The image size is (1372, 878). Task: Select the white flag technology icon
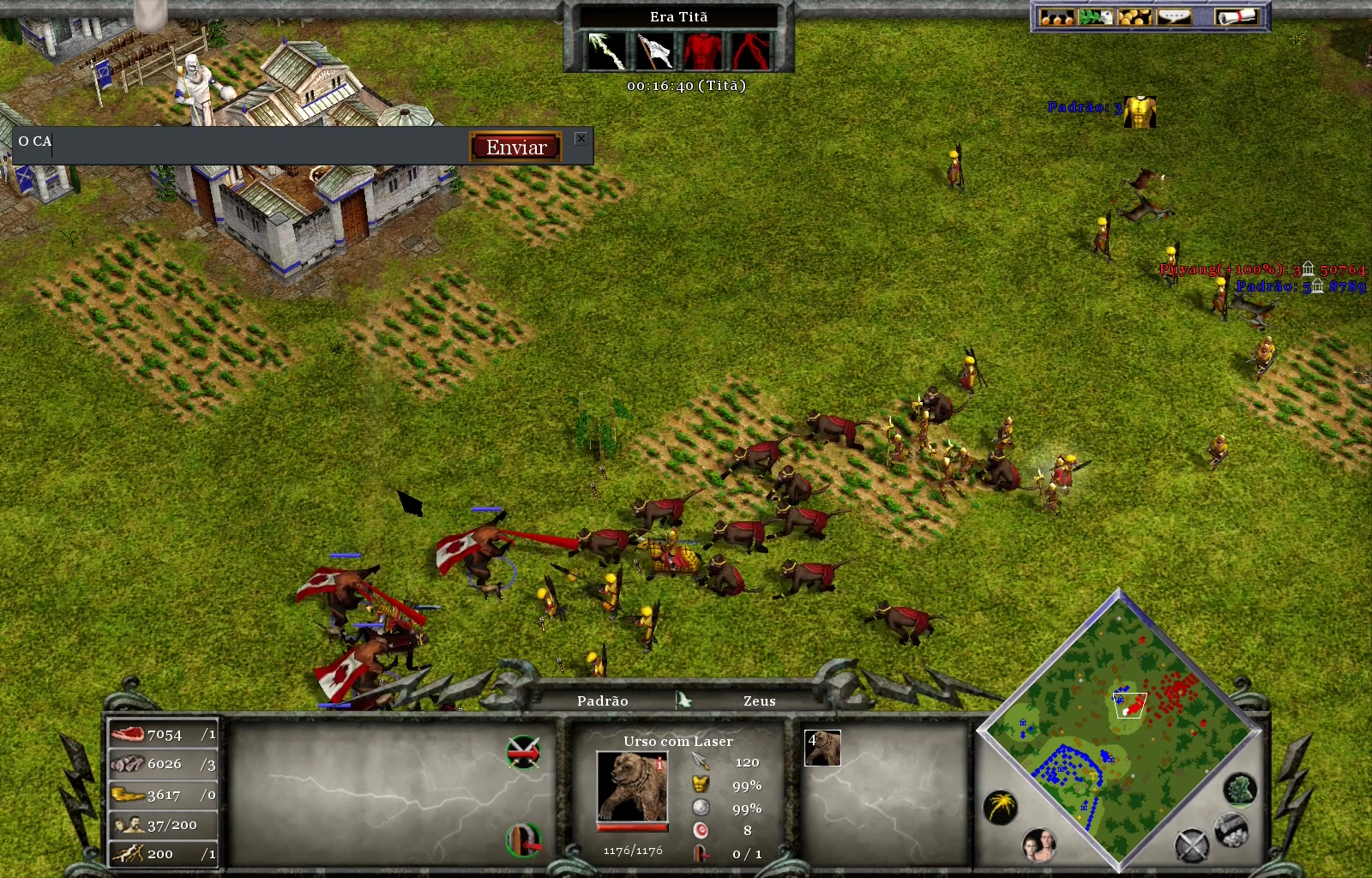pos(655,51)
